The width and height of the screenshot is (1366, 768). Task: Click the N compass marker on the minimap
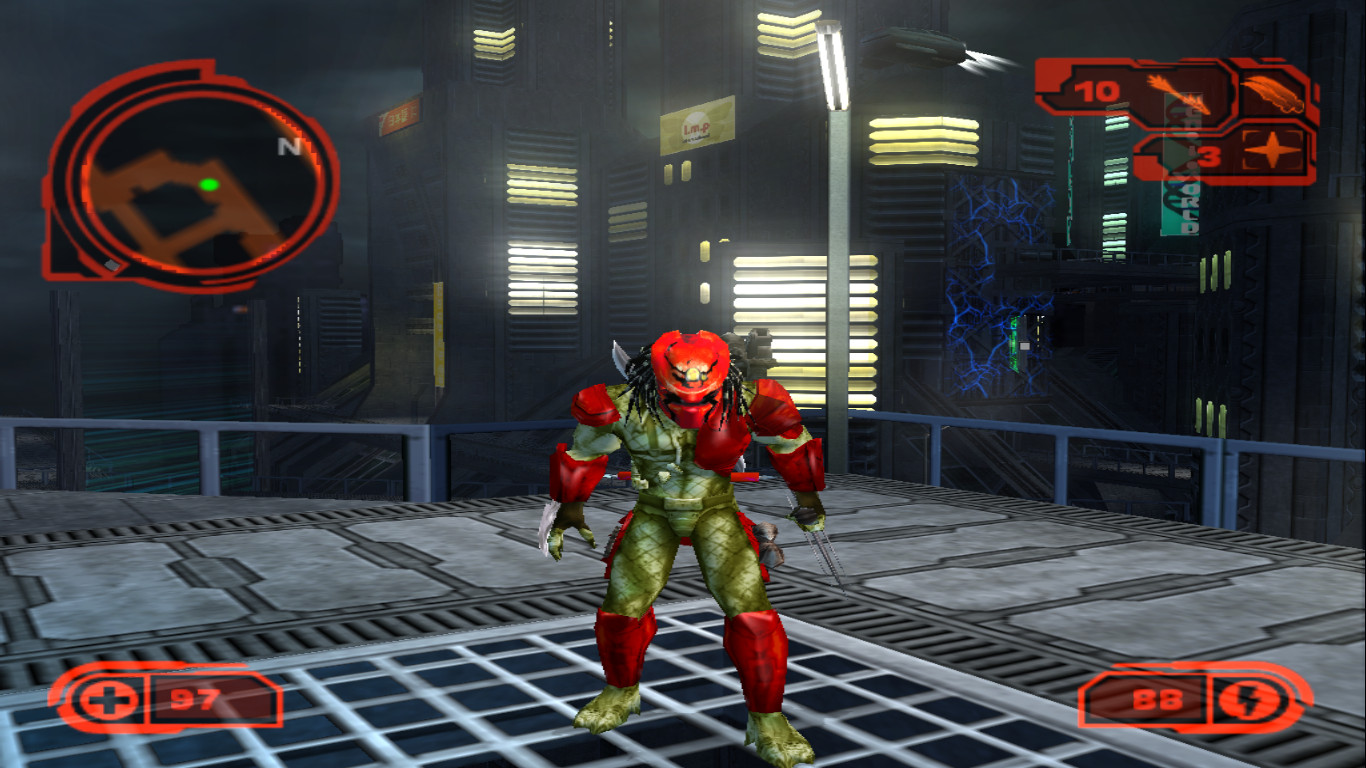pos(290,146)
